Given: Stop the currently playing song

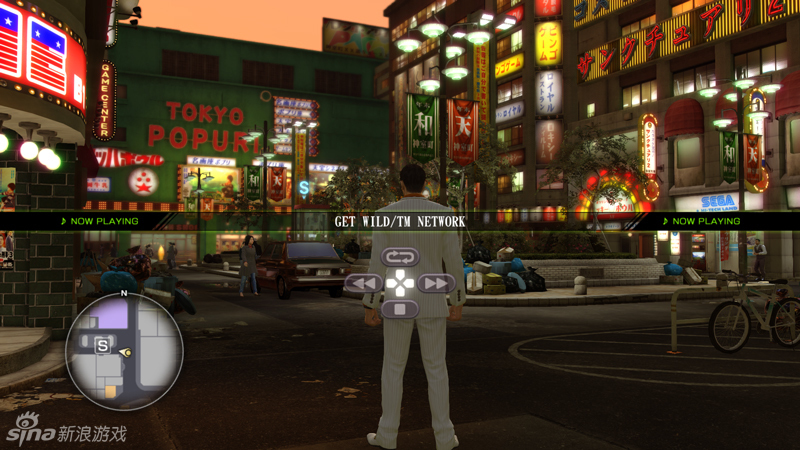Looking at the screenshot, I should click(399, 310).
